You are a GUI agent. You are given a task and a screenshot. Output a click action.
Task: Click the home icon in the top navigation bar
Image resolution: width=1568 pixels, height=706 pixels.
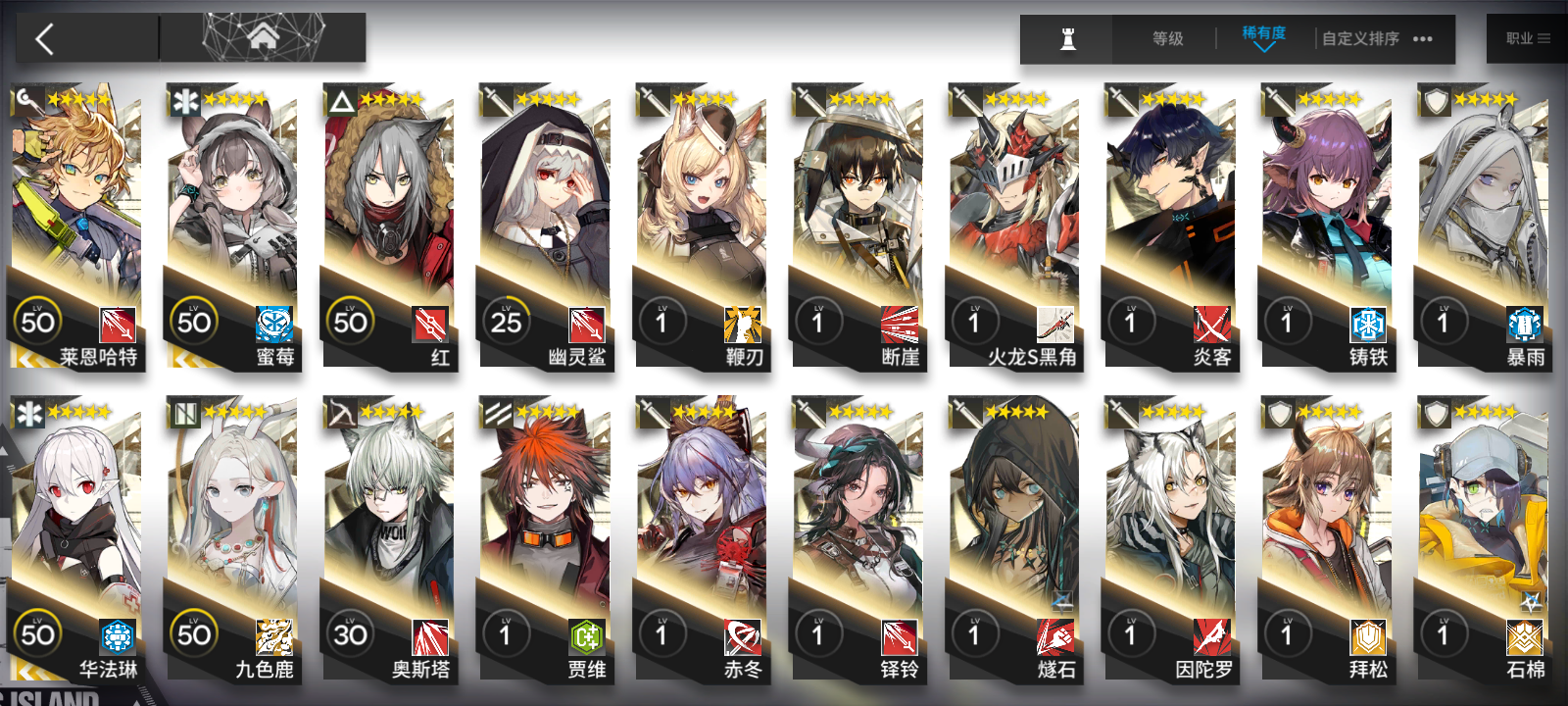pyautogui.click(x=263, y=37)
